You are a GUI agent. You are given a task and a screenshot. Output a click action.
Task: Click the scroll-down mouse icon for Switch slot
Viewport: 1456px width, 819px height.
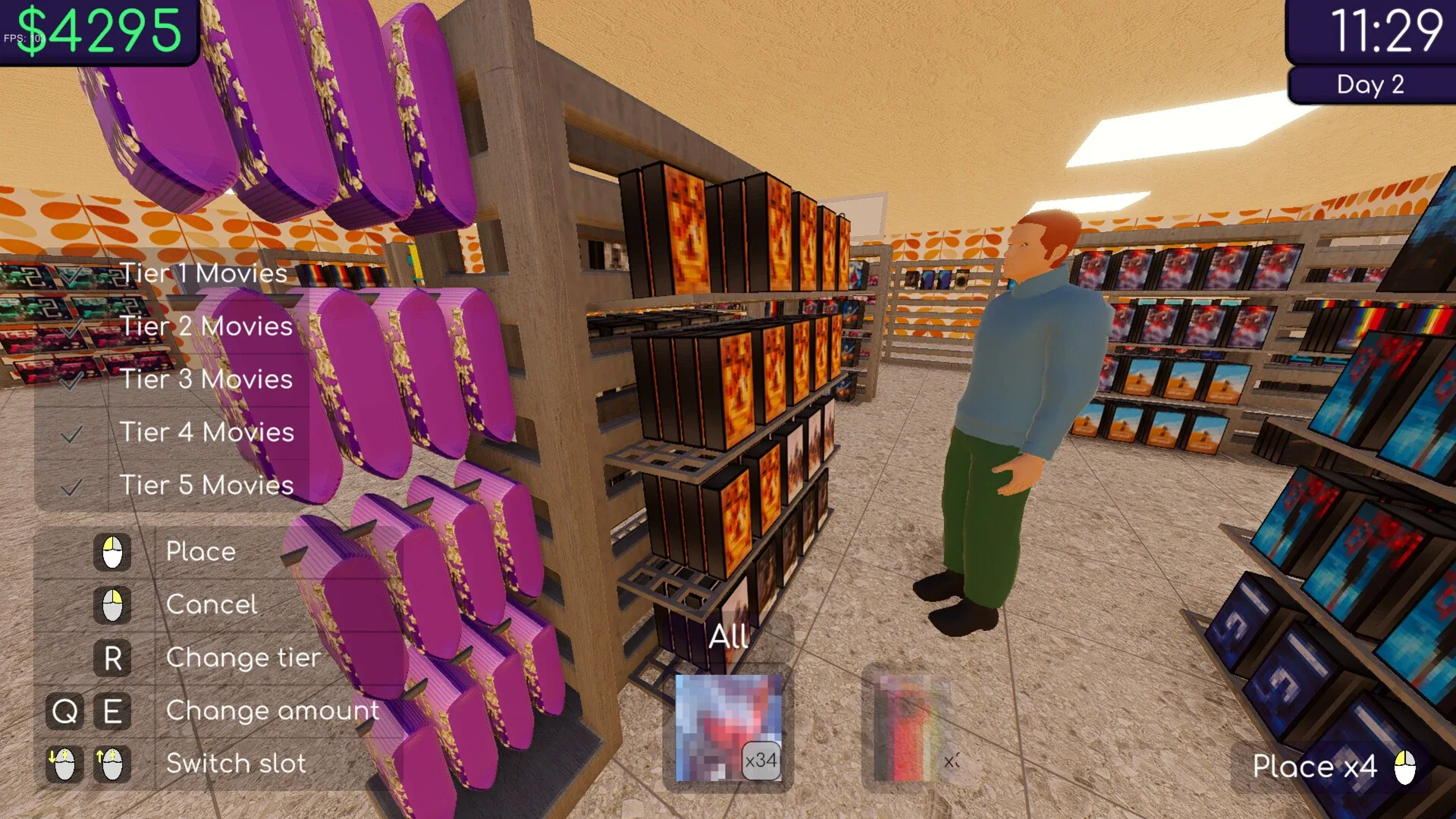click(x=64, y=764)
